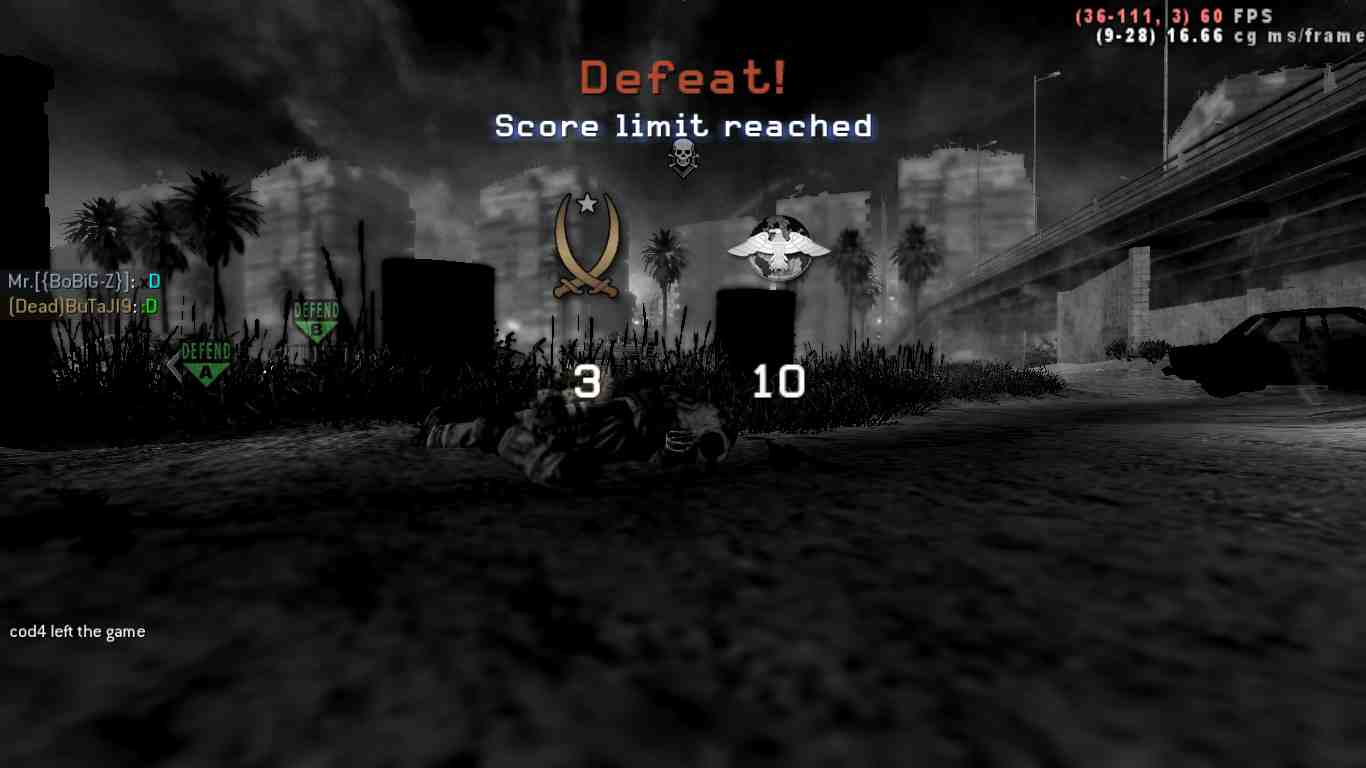Click the skull gamemode icon below the subtitle
This screenshot has height=768, width=1366.
pyautogui.click(x=683, y=157)
